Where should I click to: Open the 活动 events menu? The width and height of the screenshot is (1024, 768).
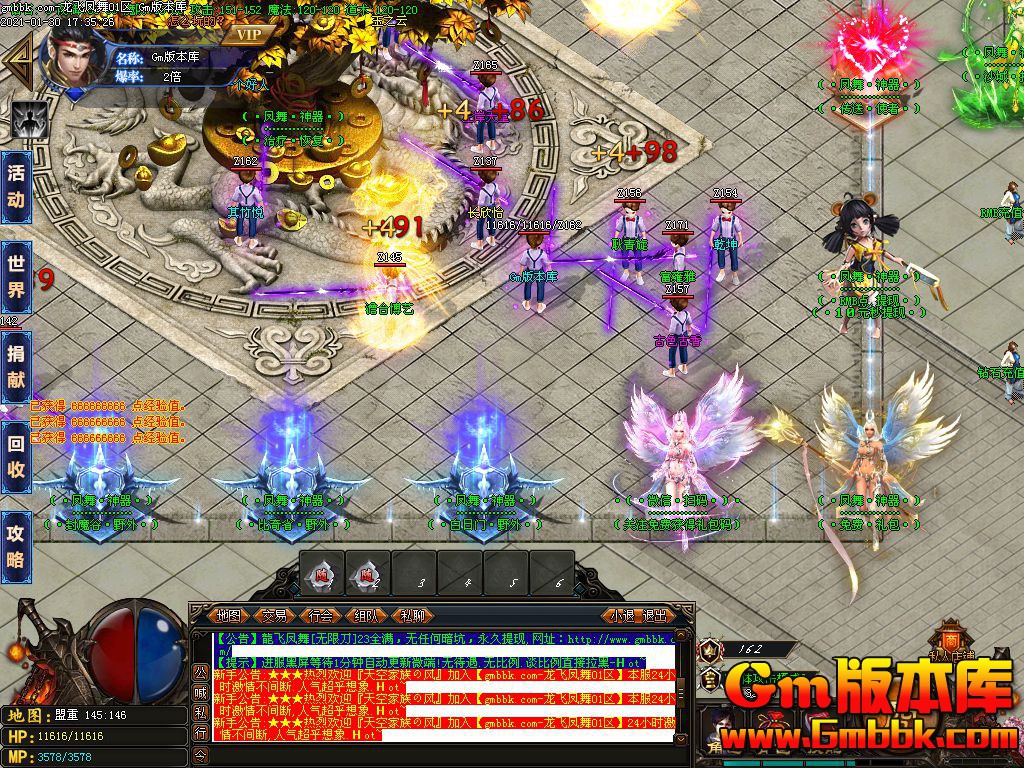click(16, 184)
